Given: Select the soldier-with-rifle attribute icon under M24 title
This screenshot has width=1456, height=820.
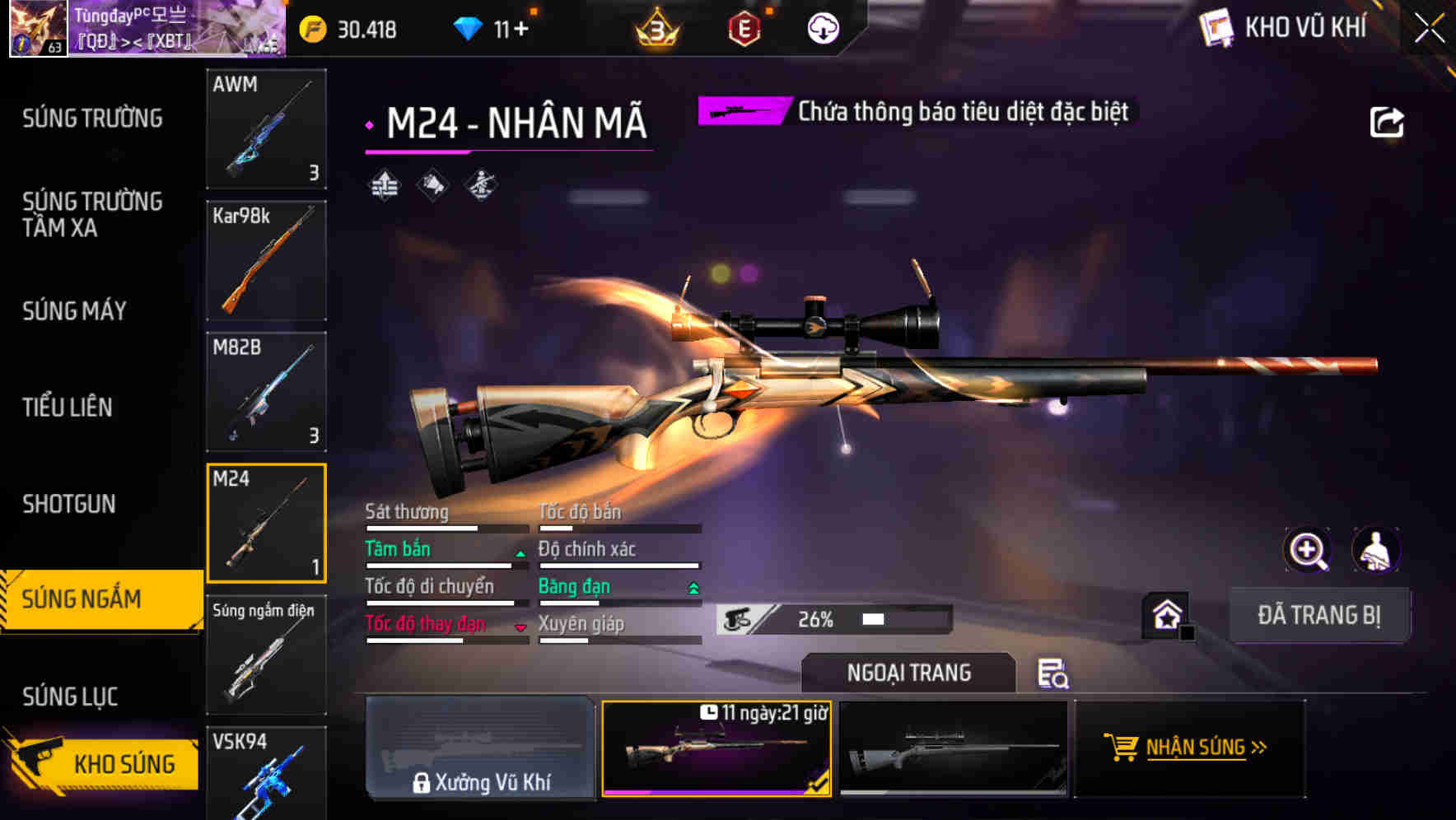Looking at the screenshot, I should tap(479, 186).
